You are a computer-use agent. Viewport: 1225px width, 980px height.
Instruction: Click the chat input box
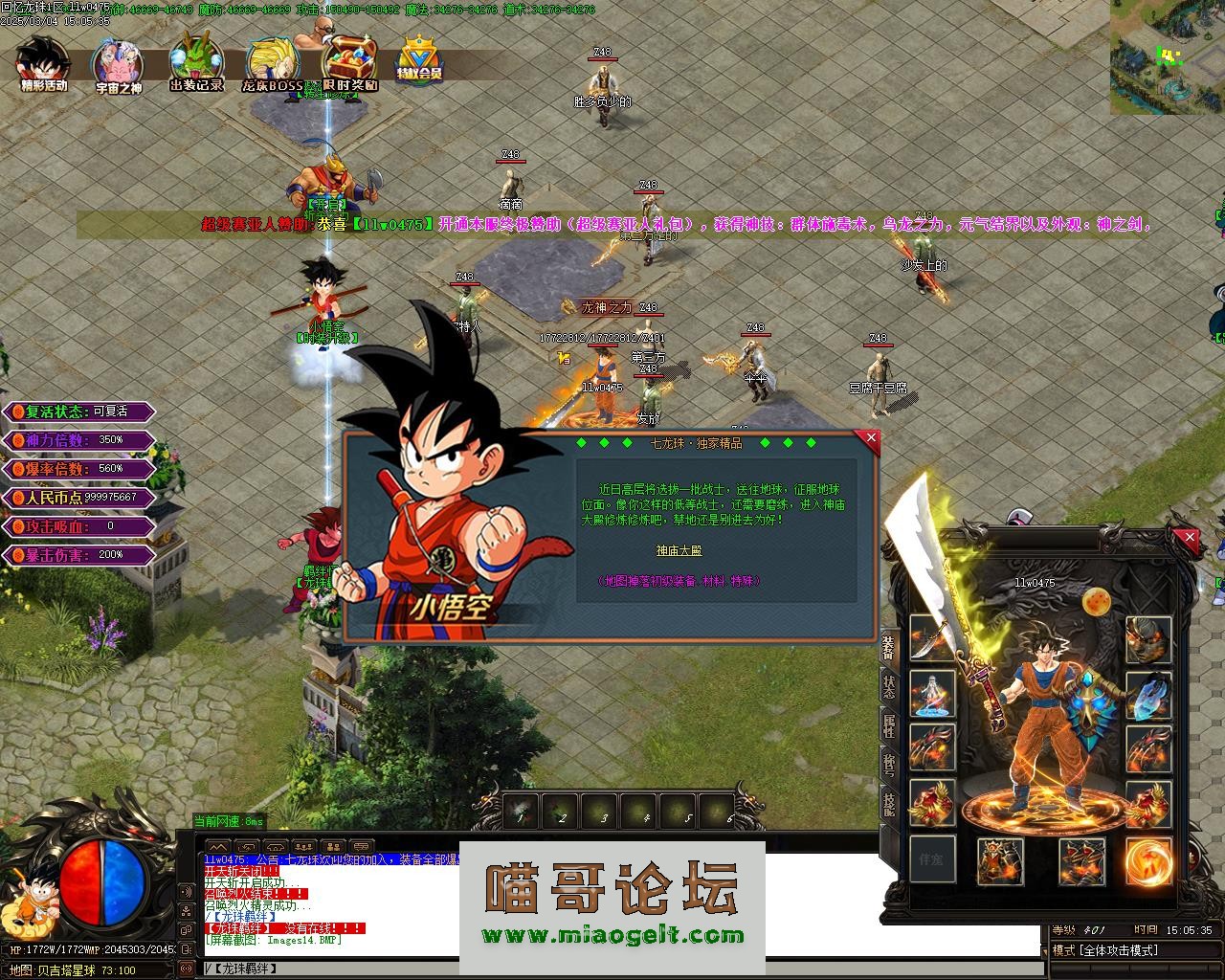pyautogui.click(x=622, y=969)
